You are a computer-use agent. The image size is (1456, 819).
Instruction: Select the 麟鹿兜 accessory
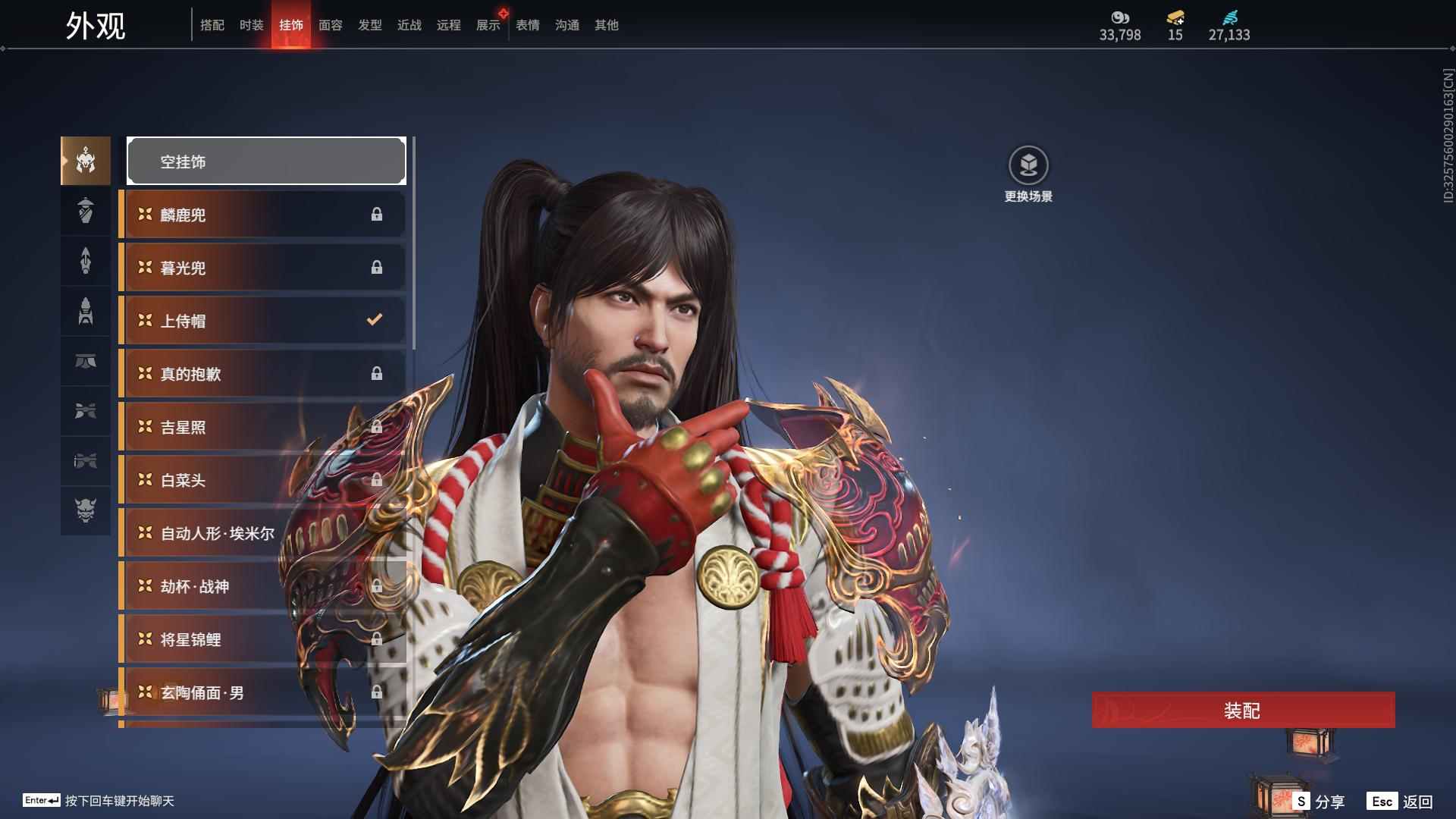[x=262, y=215]
